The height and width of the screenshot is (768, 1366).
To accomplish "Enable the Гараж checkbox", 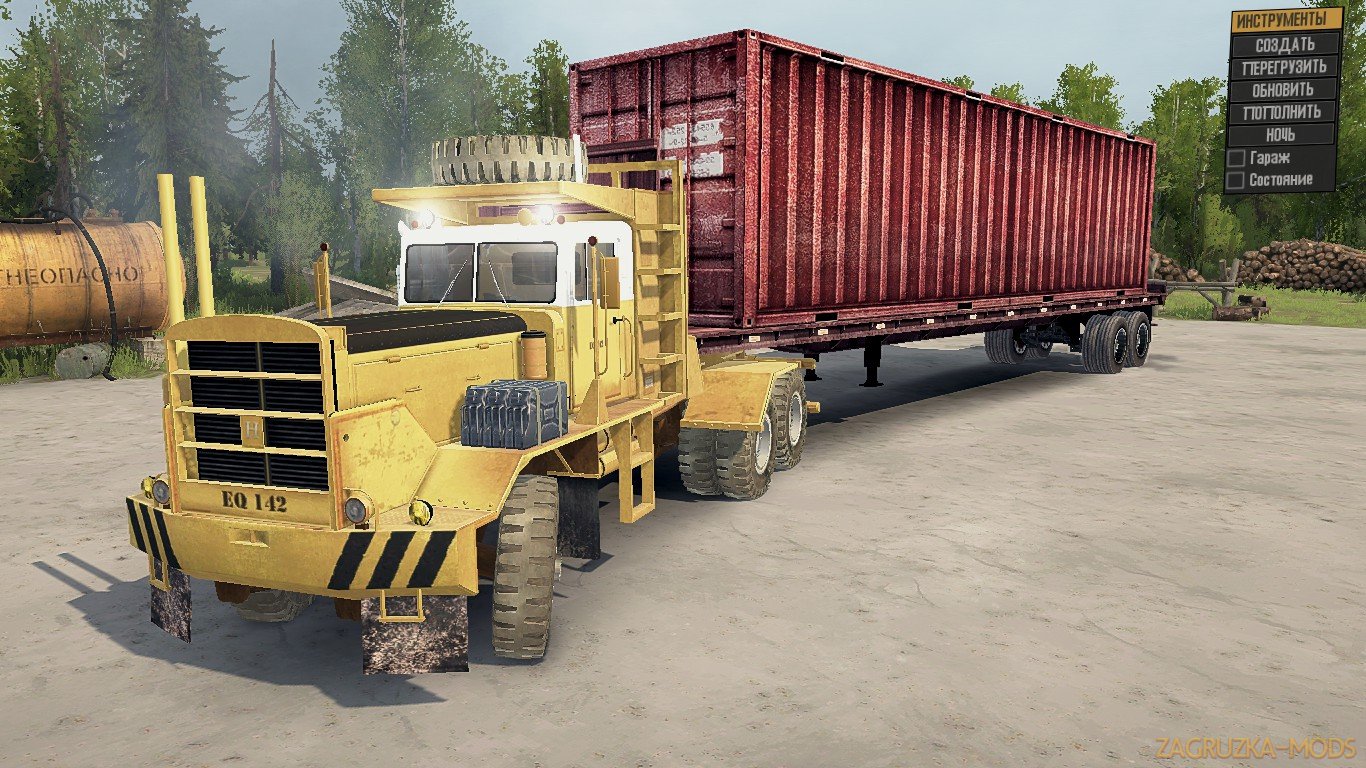I will click(1238, 157).
